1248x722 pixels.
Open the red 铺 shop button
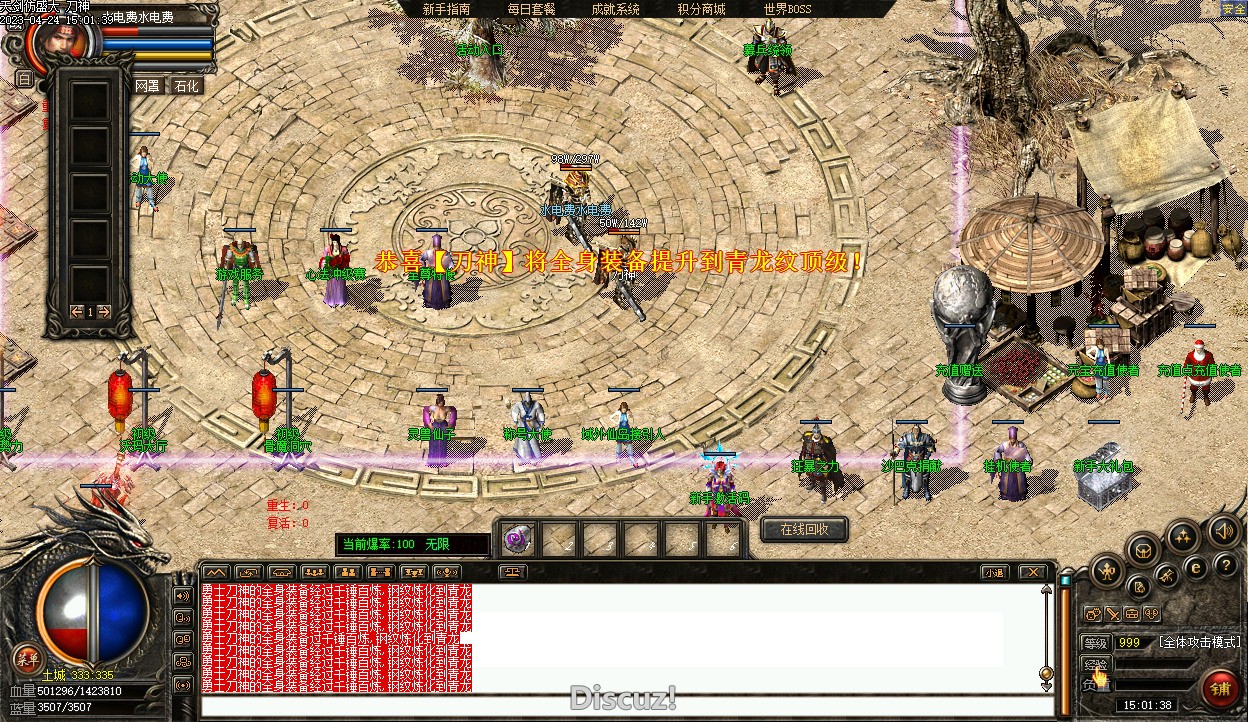(x=1220, y=689)
